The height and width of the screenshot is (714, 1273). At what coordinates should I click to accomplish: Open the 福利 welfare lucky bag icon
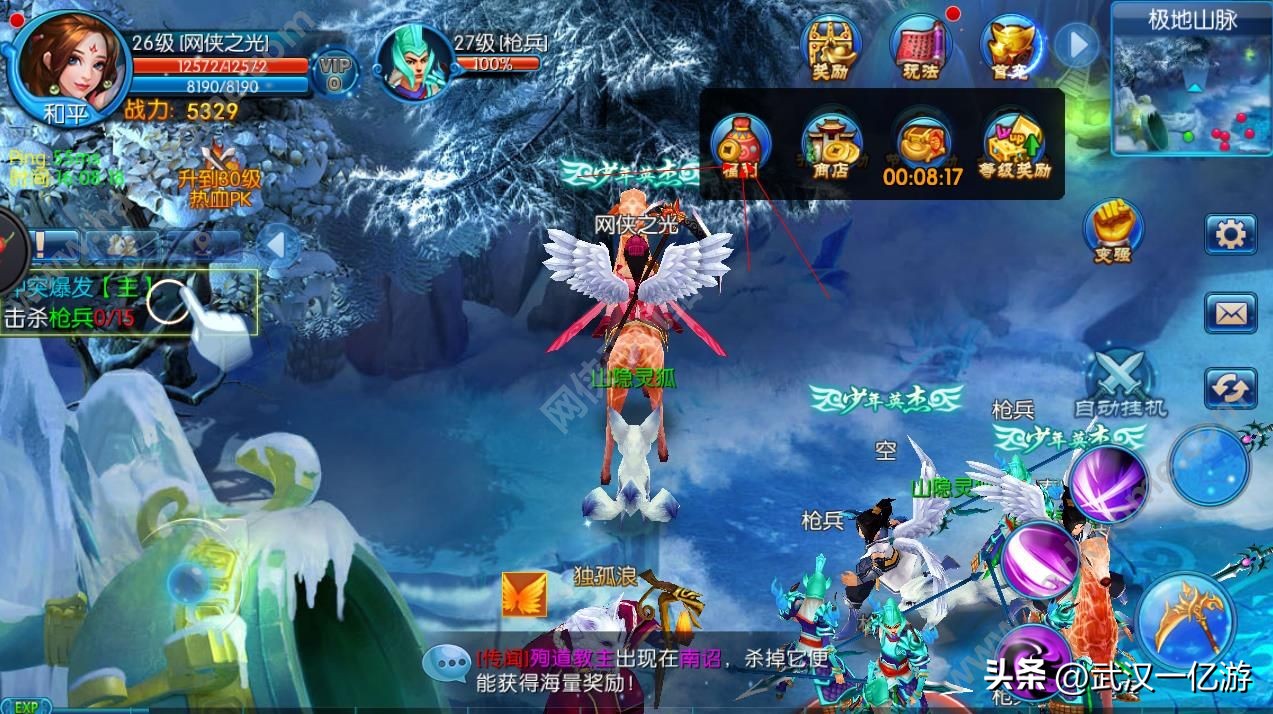click(740, 147)
